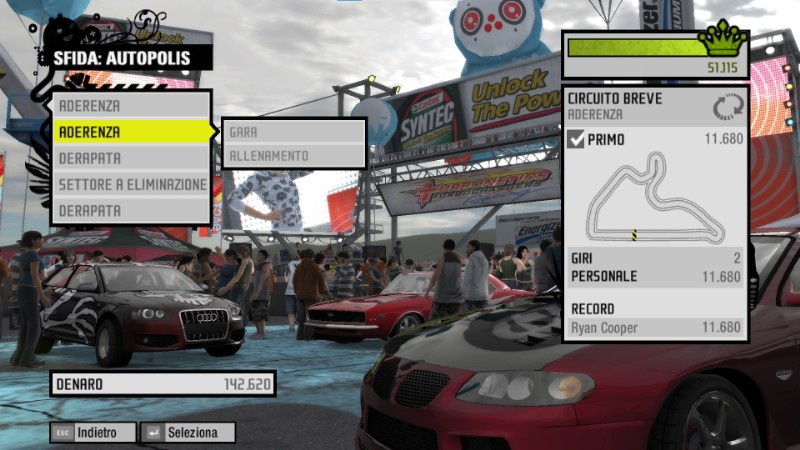This screenshot has height=450, width=800.
Task: Choose Allenamento practice mode
Action: click(x=294, y=156)
